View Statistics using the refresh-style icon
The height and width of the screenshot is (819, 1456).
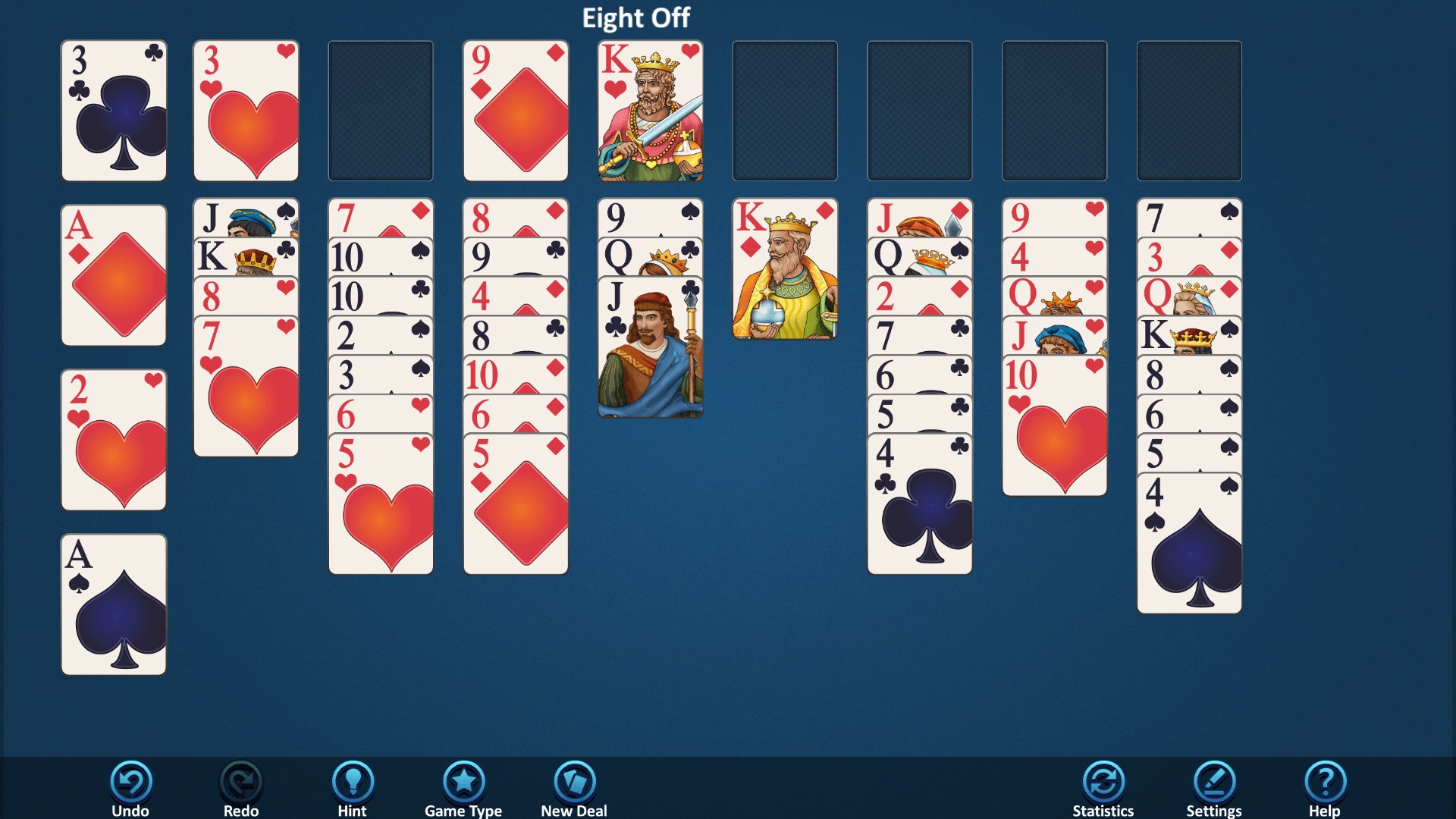tap(1103, 781)
